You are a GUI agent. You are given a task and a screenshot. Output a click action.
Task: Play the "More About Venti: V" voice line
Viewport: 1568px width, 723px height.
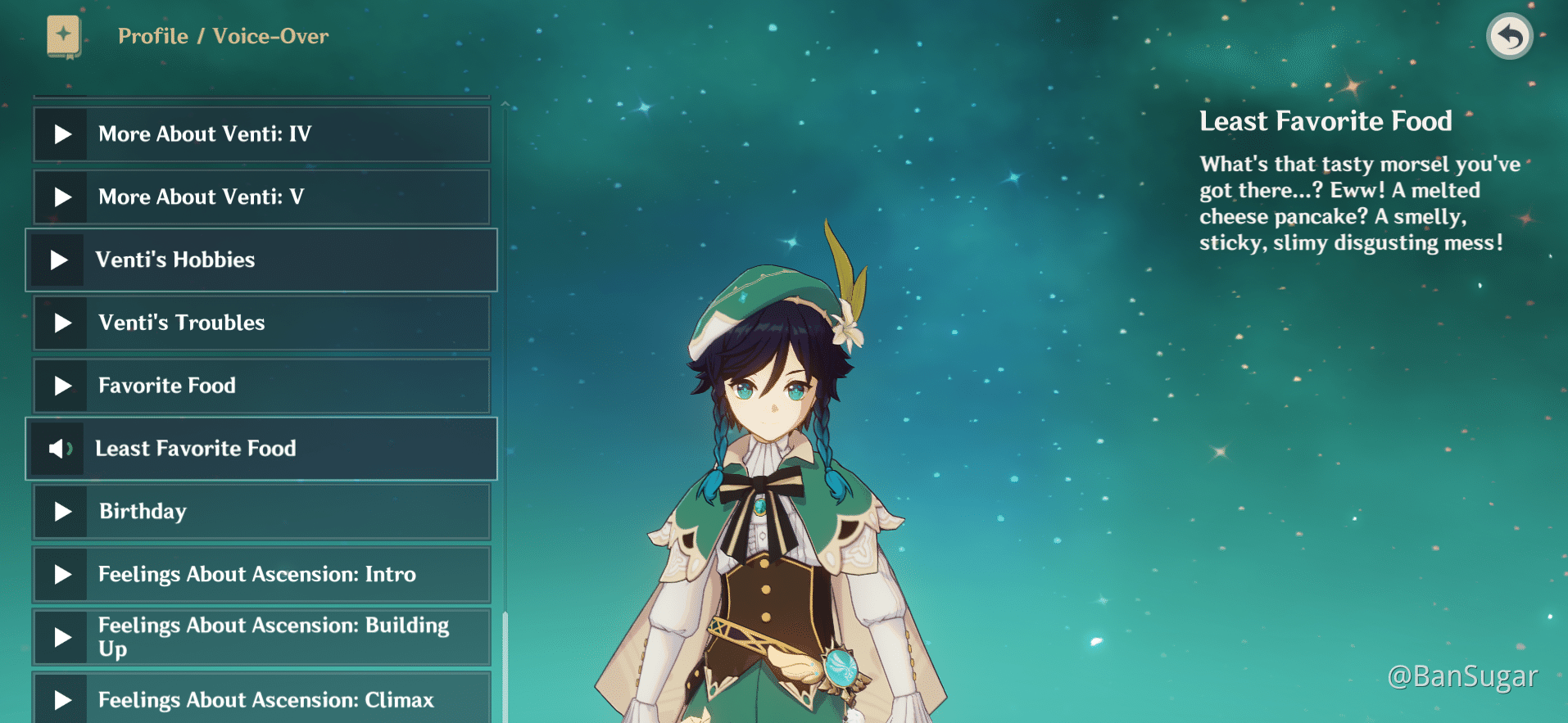(61, 197)
